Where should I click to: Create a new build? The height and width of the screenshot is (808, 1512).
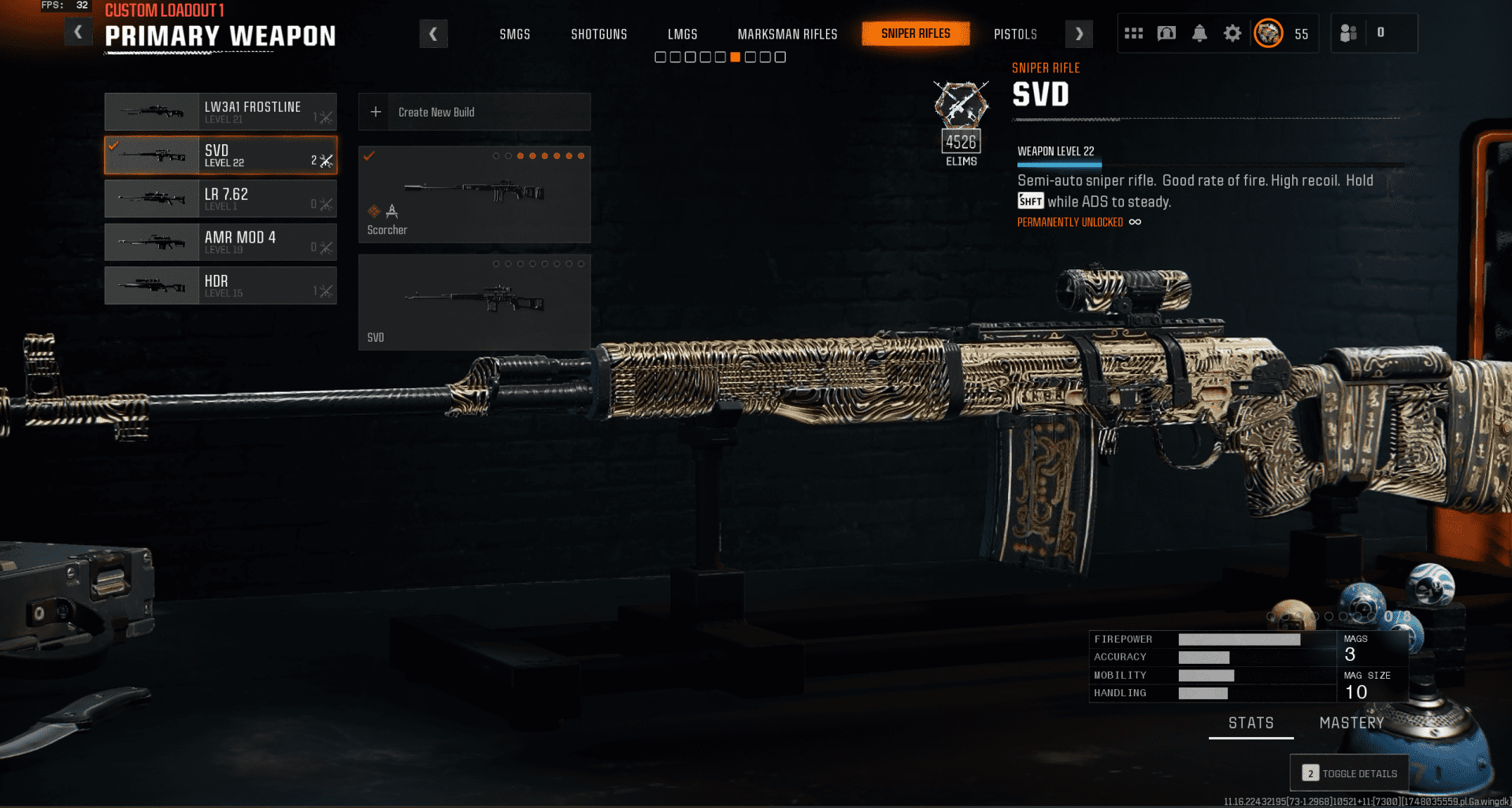(474, 112)
